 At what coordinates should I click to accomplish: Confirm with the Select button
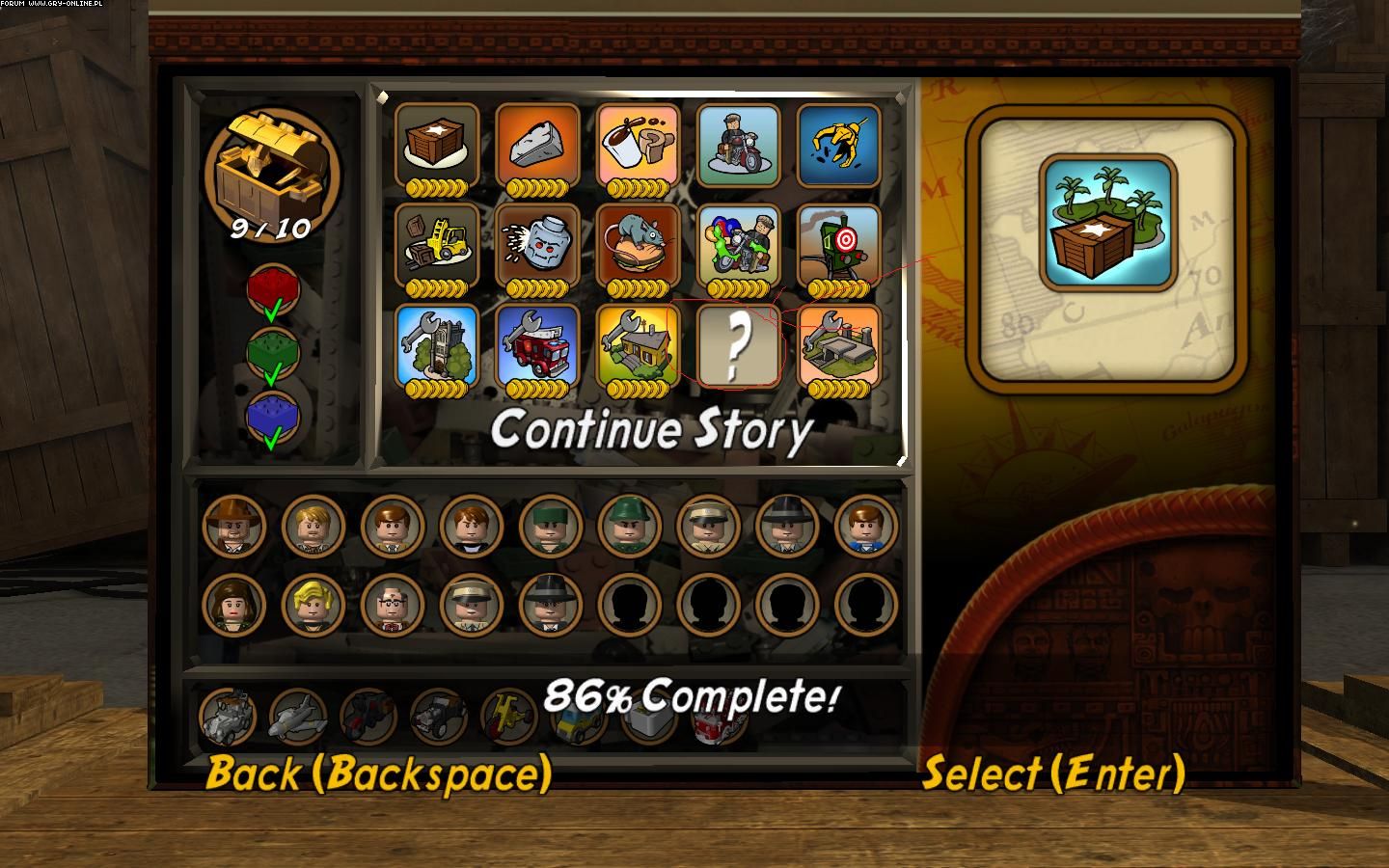[1053, 773]
